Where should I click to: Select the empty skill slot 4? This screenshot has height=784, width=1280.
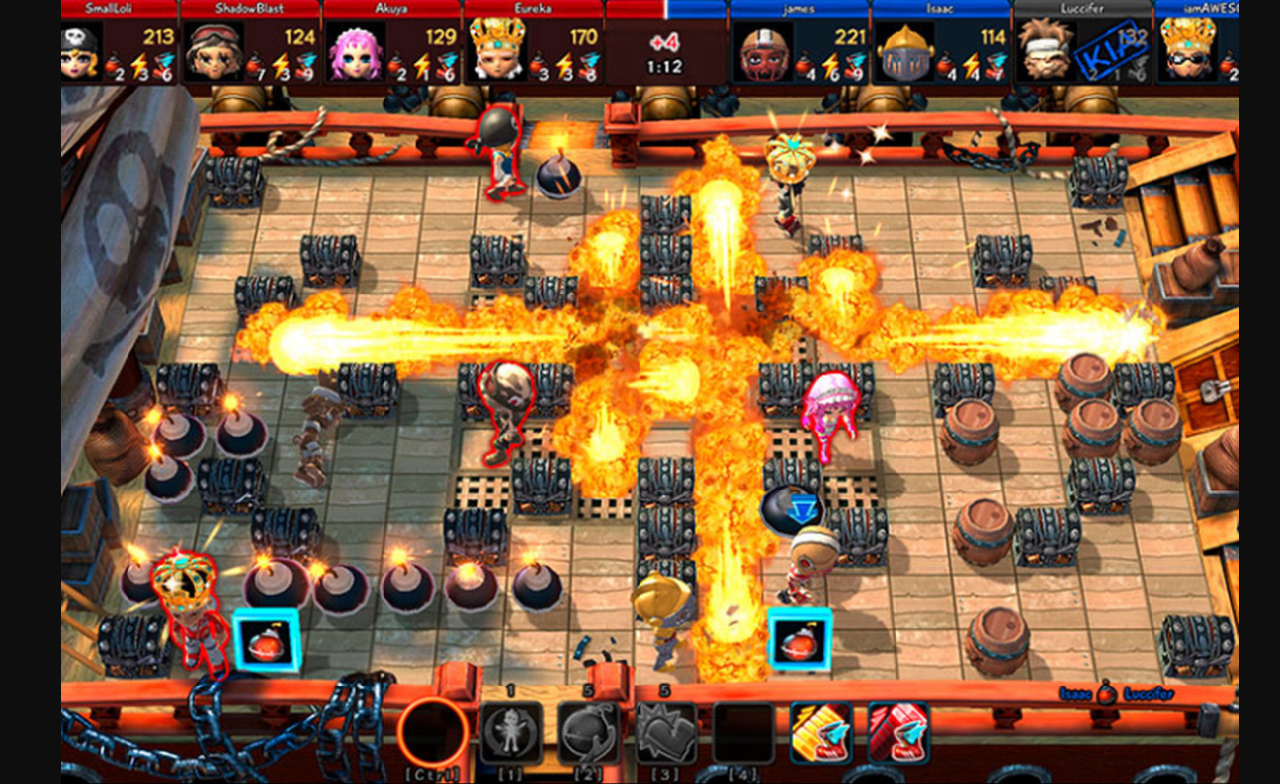[743, 733]
